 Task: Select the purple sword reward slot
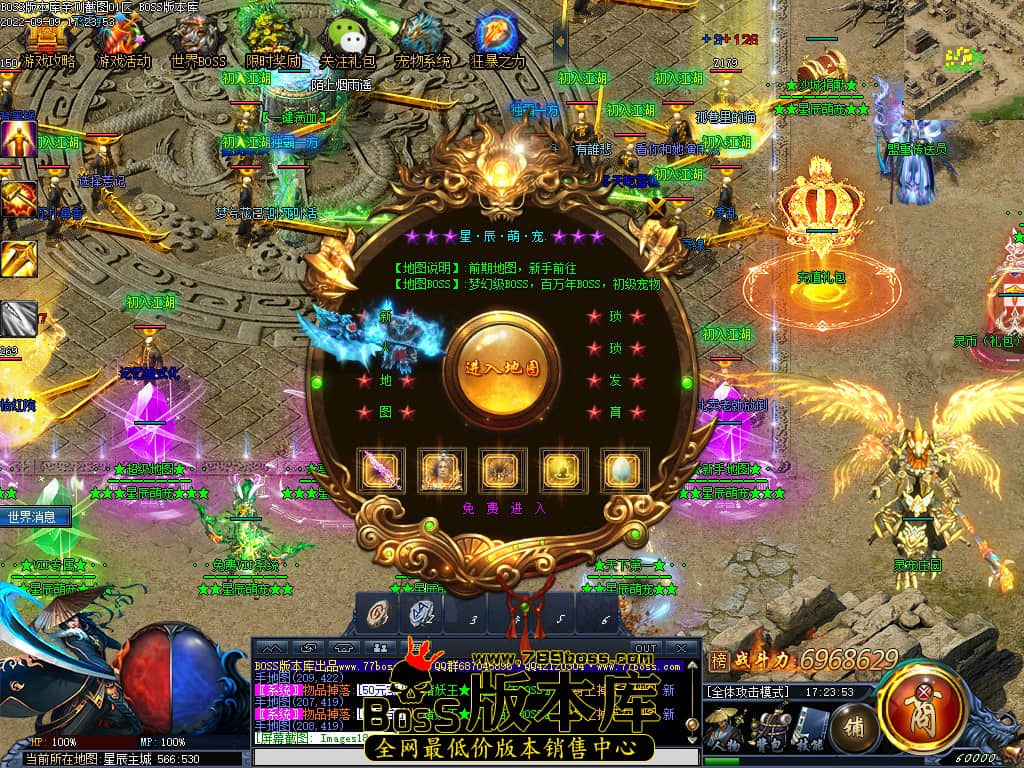[x=381, y=470]
